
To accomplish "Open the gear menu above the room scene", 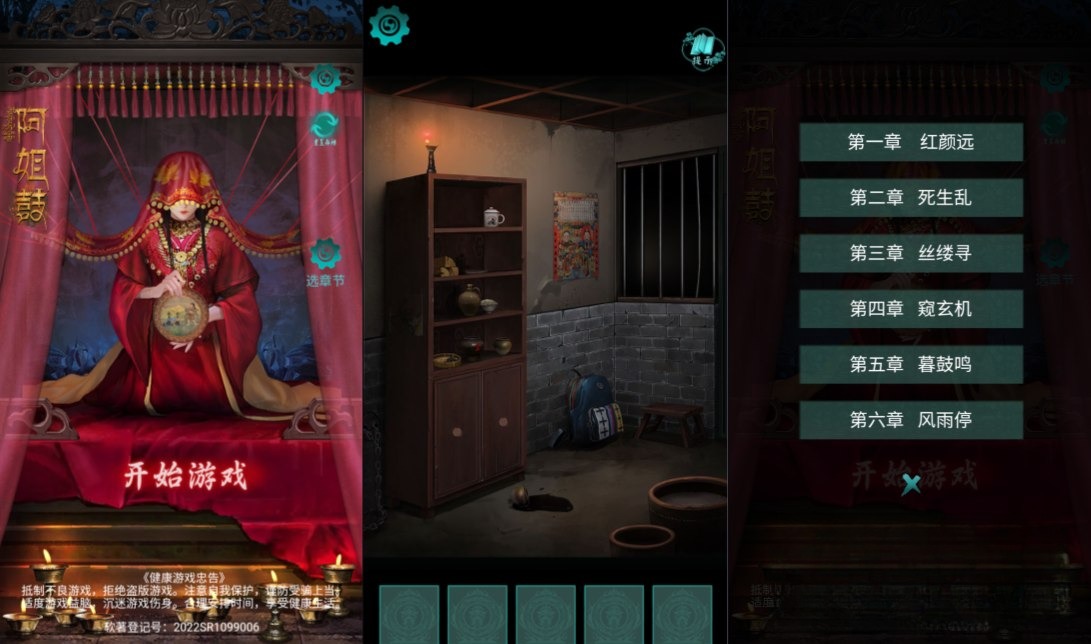I will (389, 26).
